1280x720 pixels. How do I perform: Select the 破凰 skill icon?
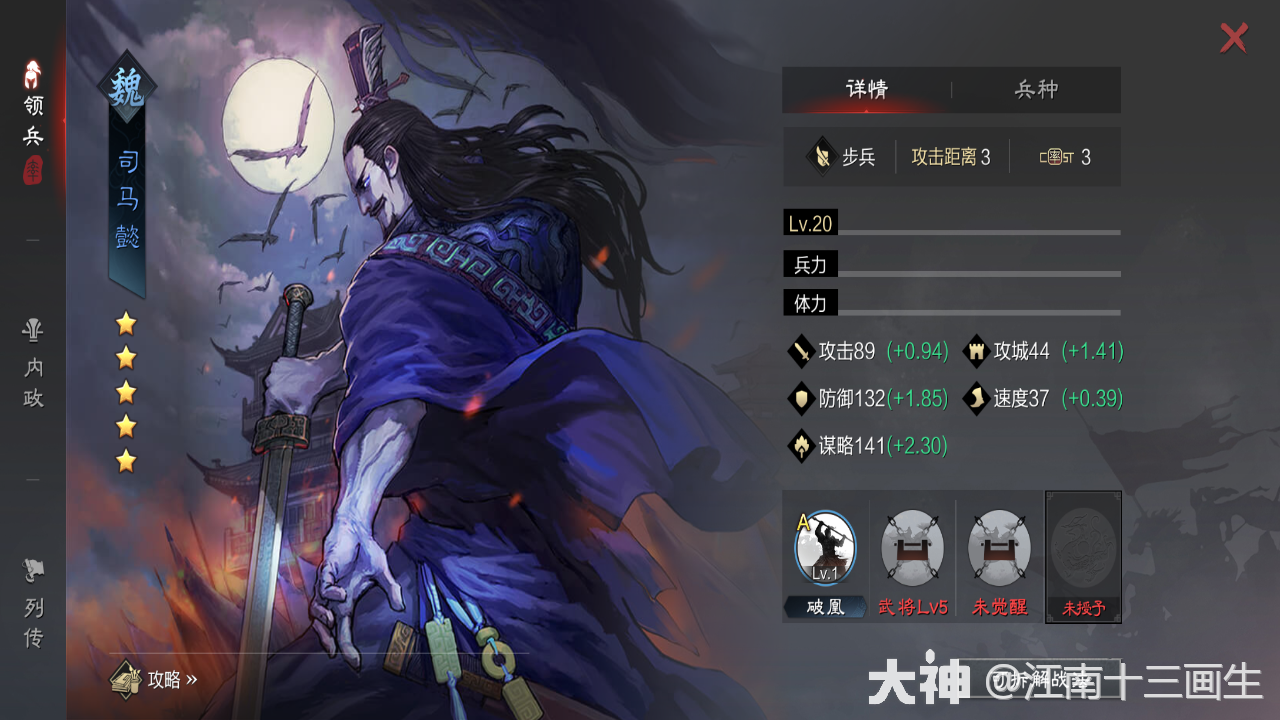pos(825,546)
